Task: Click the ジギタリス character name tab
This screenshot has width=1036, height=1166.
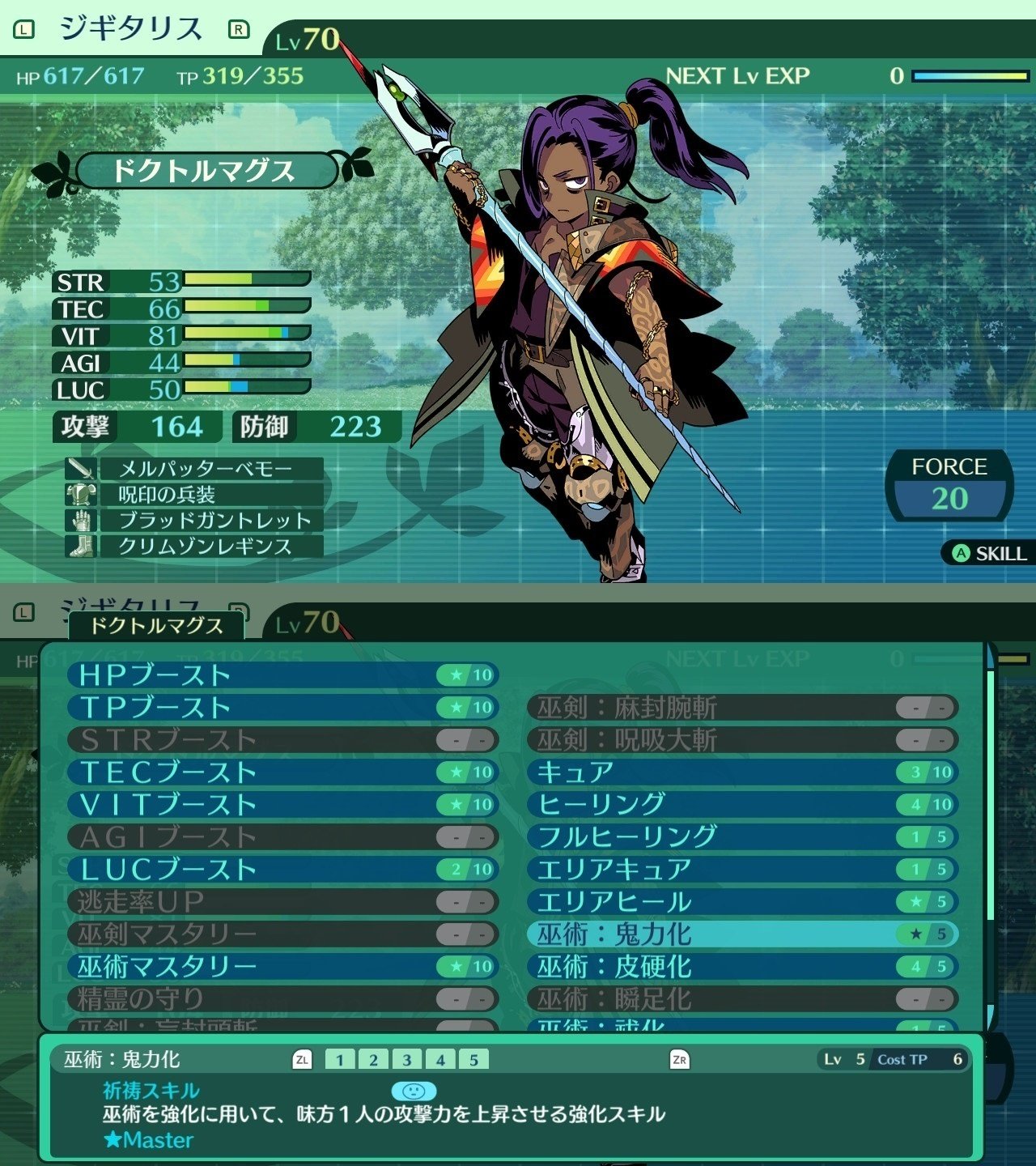Action: pos(129,25)
